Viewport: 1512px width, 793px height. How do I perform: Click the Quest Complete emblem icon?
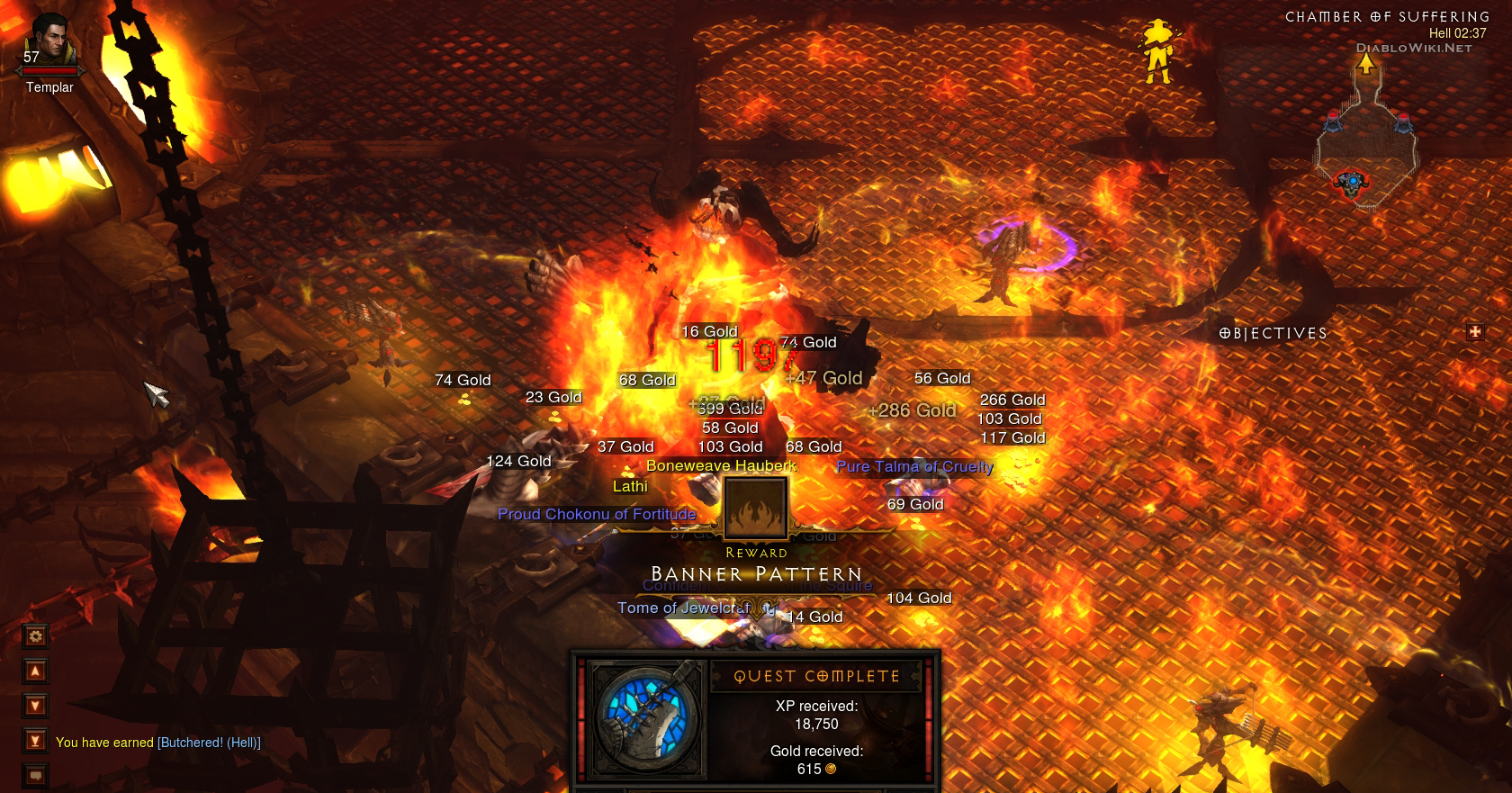tap(645, 717)
